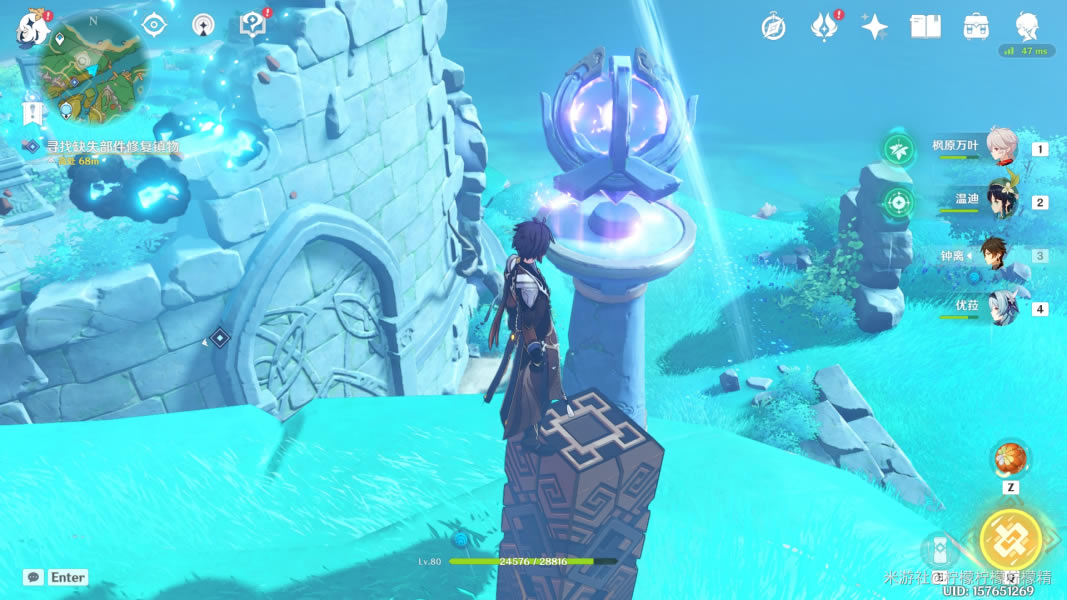Viewport: 1067px width, 600px height.
Task: Switch to party member 枫原万叶
Action: pos(1001,147)
